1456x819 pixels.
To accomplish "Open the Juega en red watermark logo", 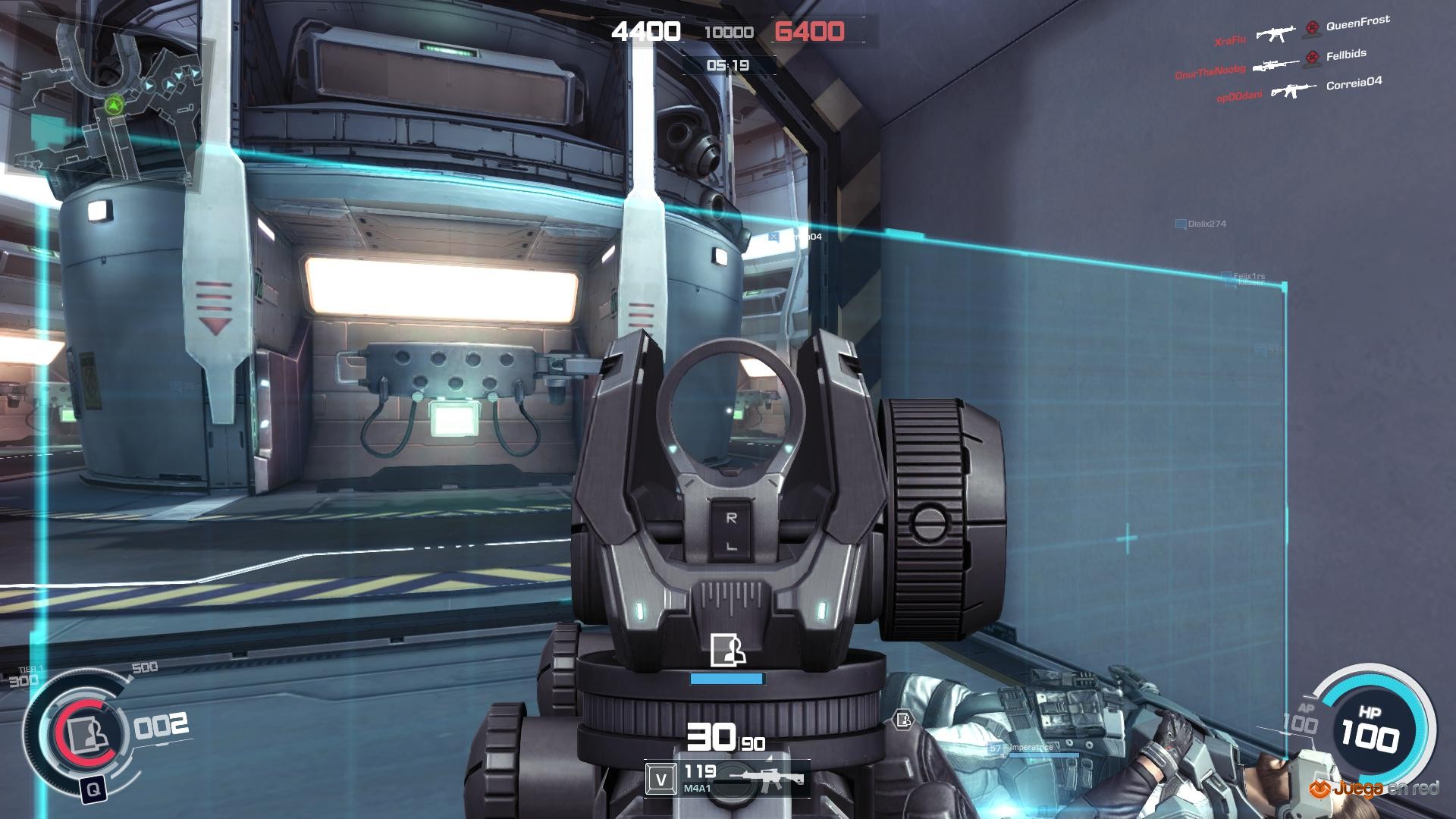I will click(1373, 789).
